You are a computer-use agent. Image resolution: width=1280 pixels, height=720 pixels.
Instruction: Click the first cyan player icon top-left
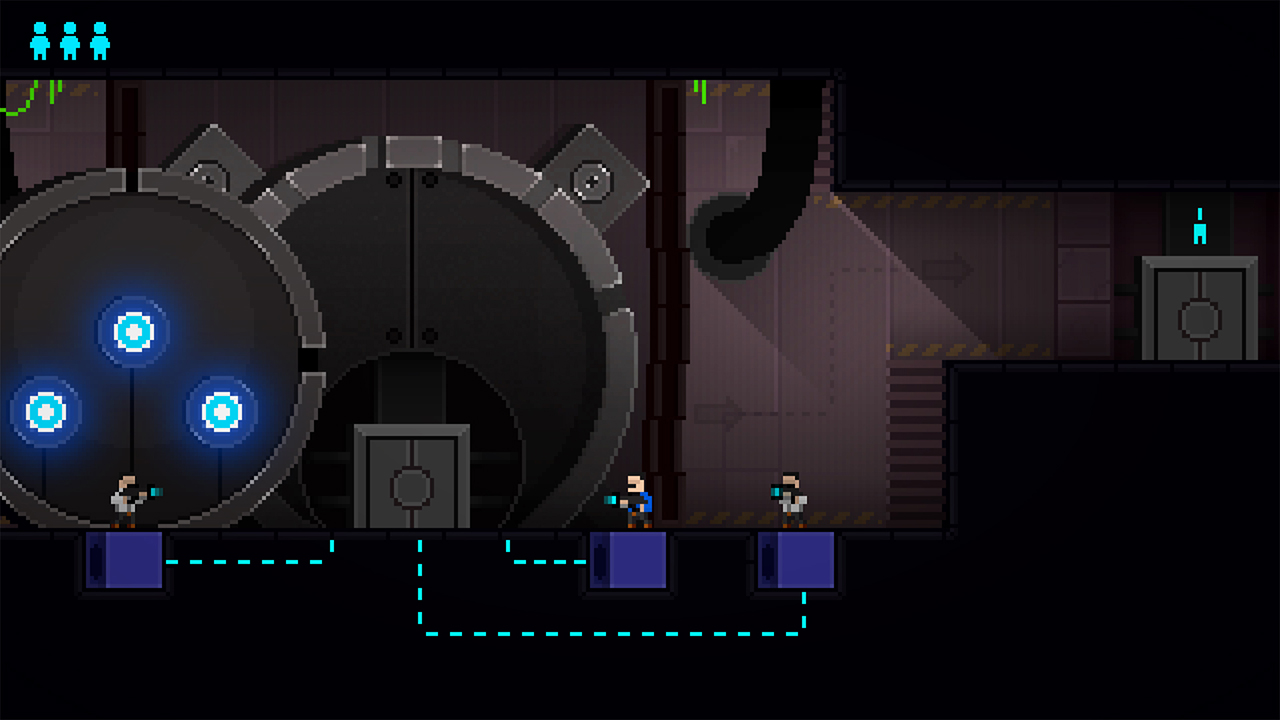[x=40, y=38]
